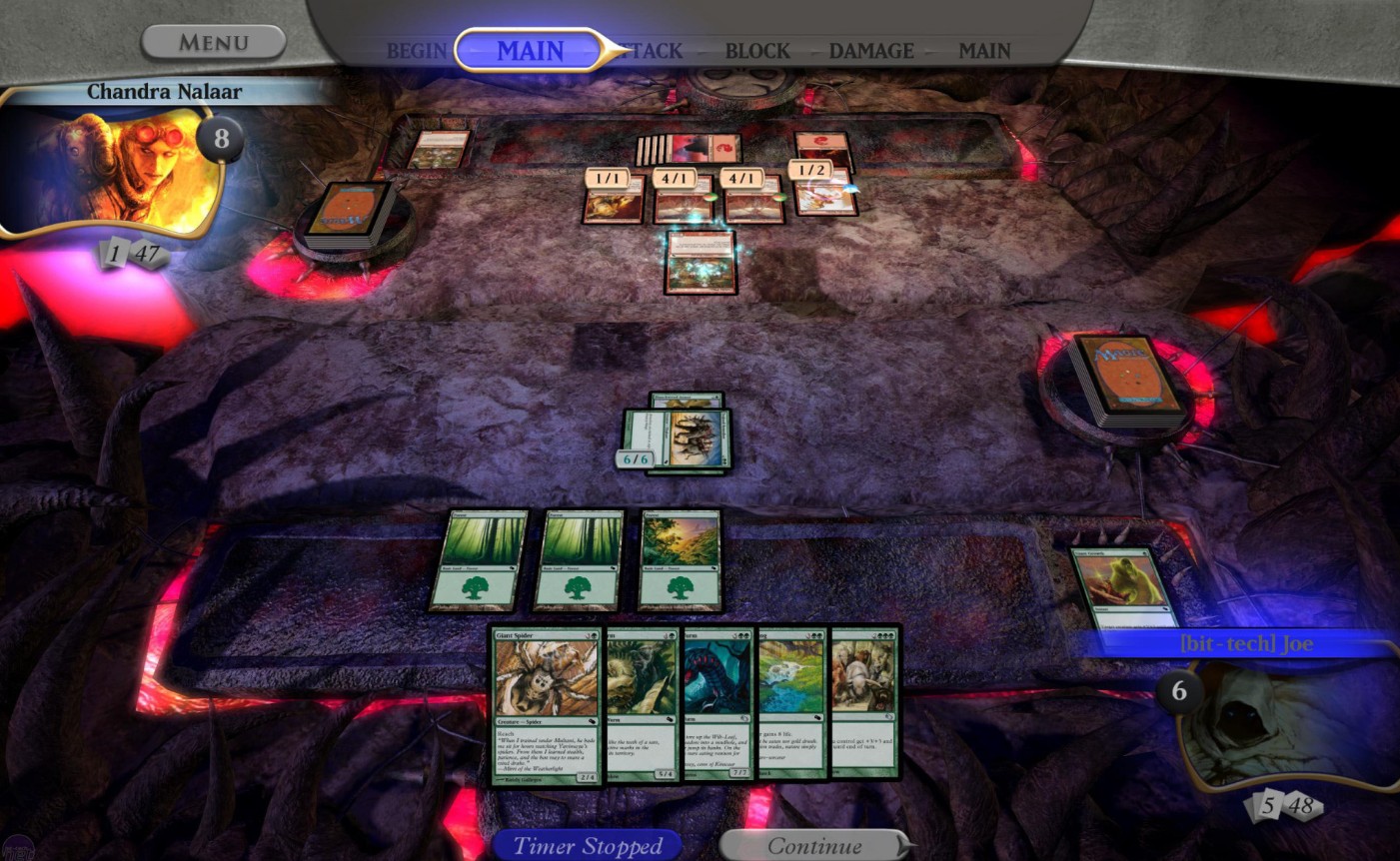Click the glowing spell card on the stack
1400x861 pixels.
(x=700, y=261)
